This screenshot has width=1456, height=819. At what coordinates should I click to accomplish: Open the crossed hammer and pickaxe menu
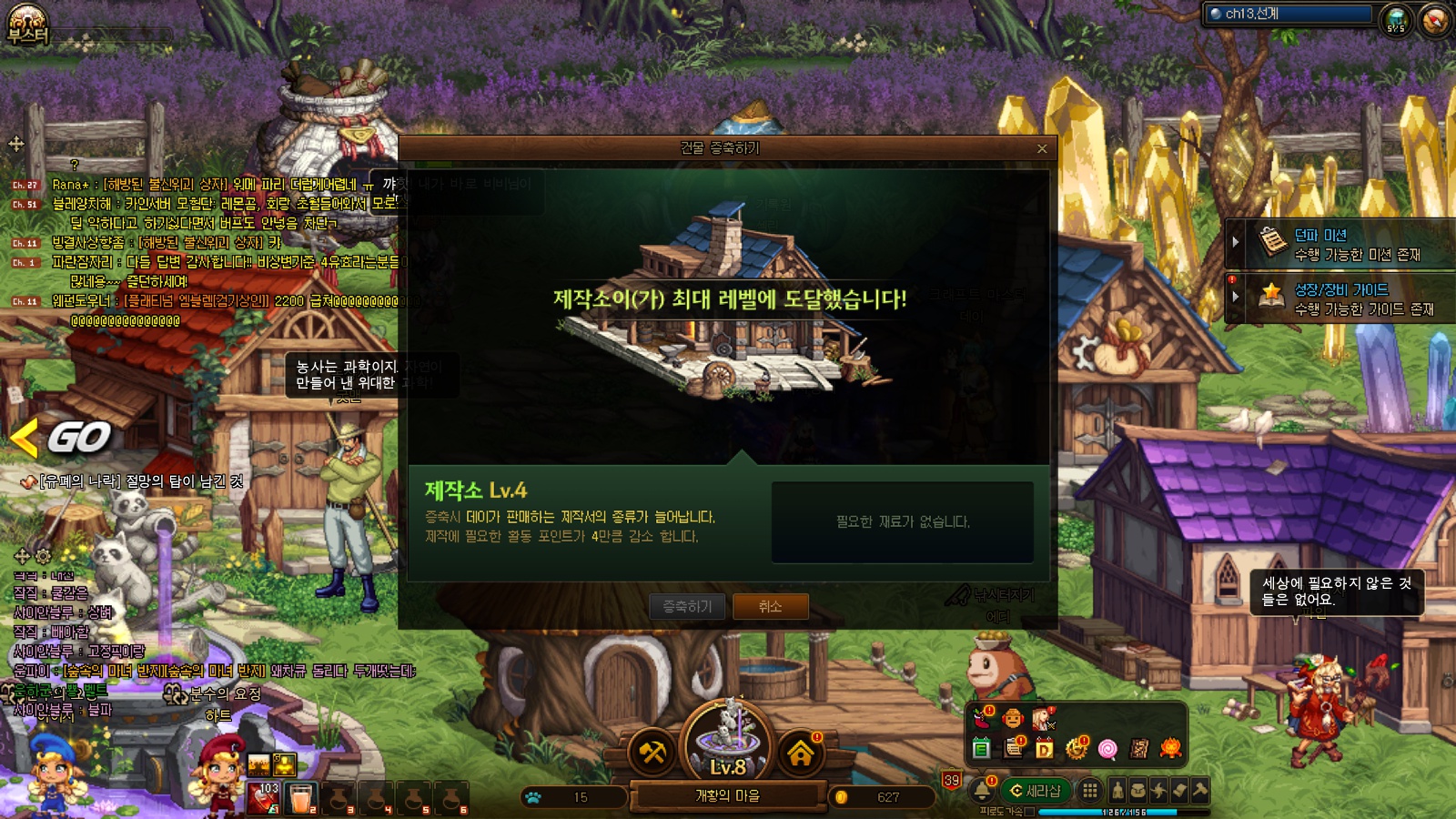click(652, 753)
